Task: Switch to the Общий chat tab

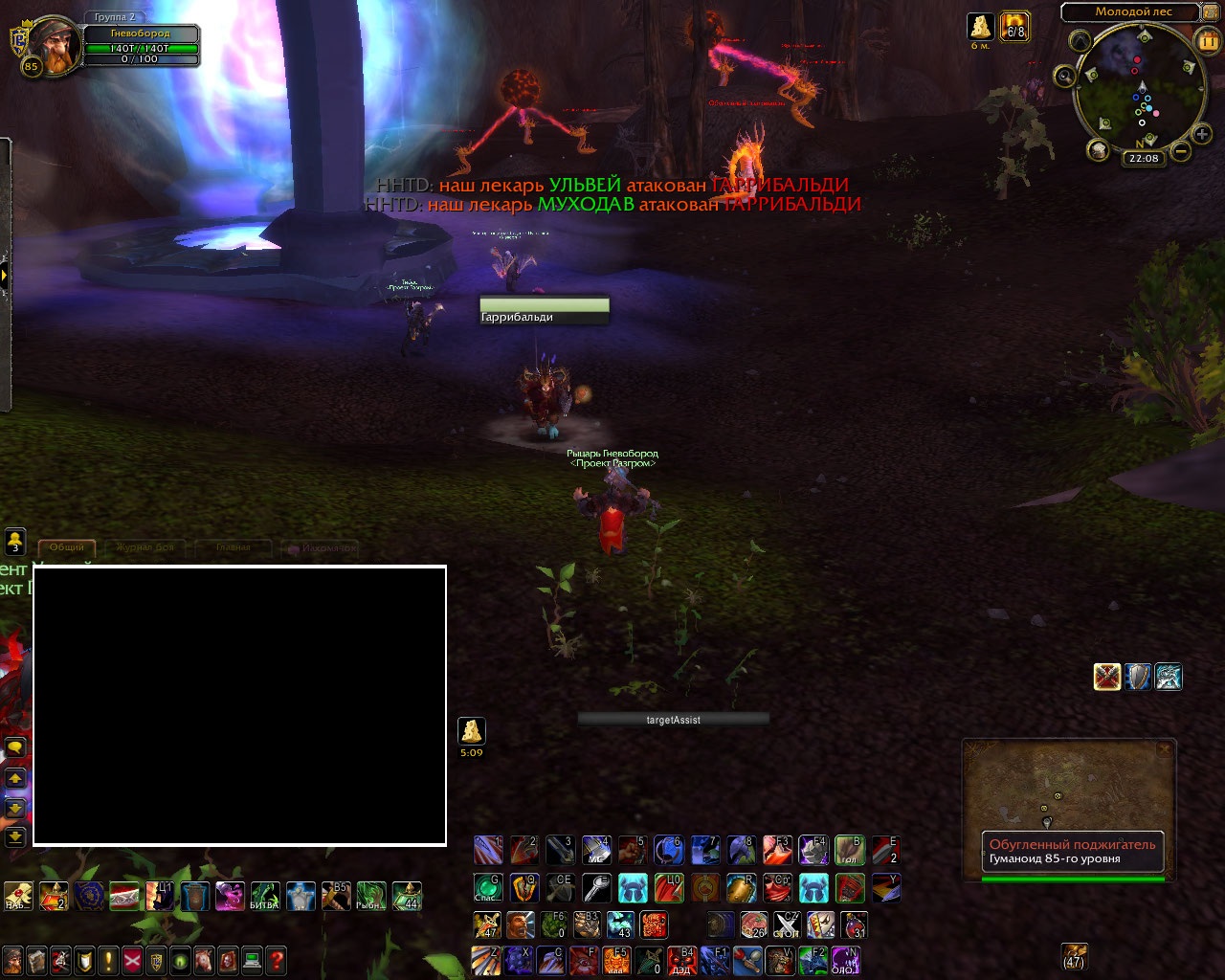Action: coord(67,547)
